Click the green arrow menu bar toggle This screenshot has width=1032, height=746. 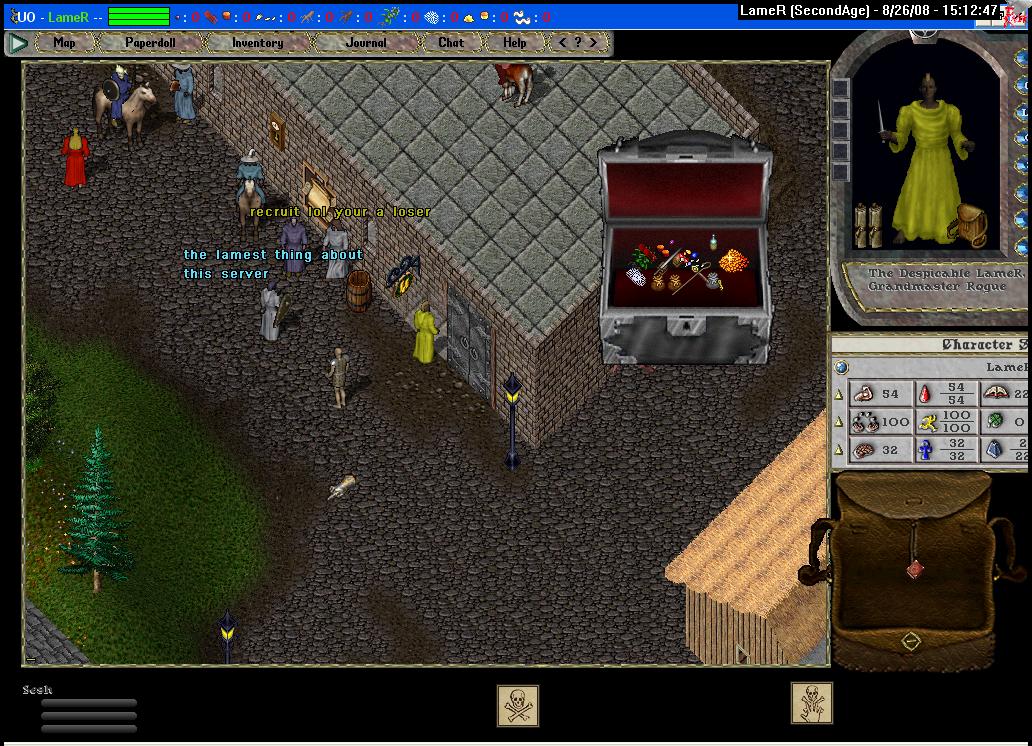pos(18,43)
